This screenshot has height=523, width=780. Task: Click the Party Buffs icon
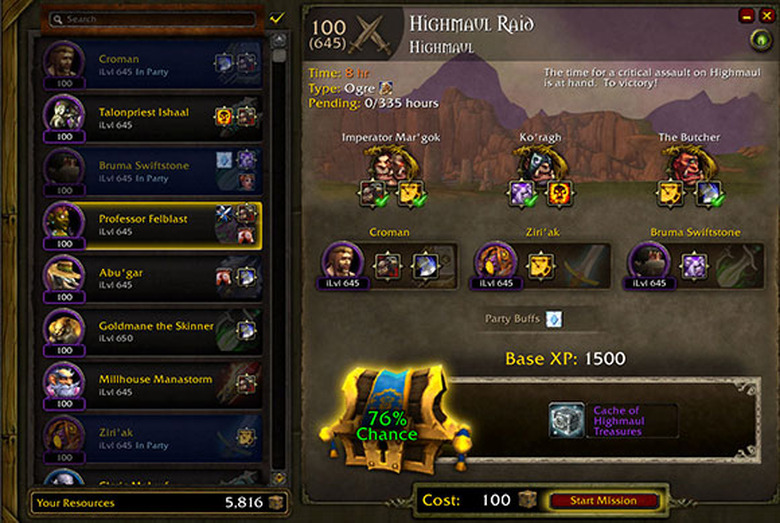[553, 319]
